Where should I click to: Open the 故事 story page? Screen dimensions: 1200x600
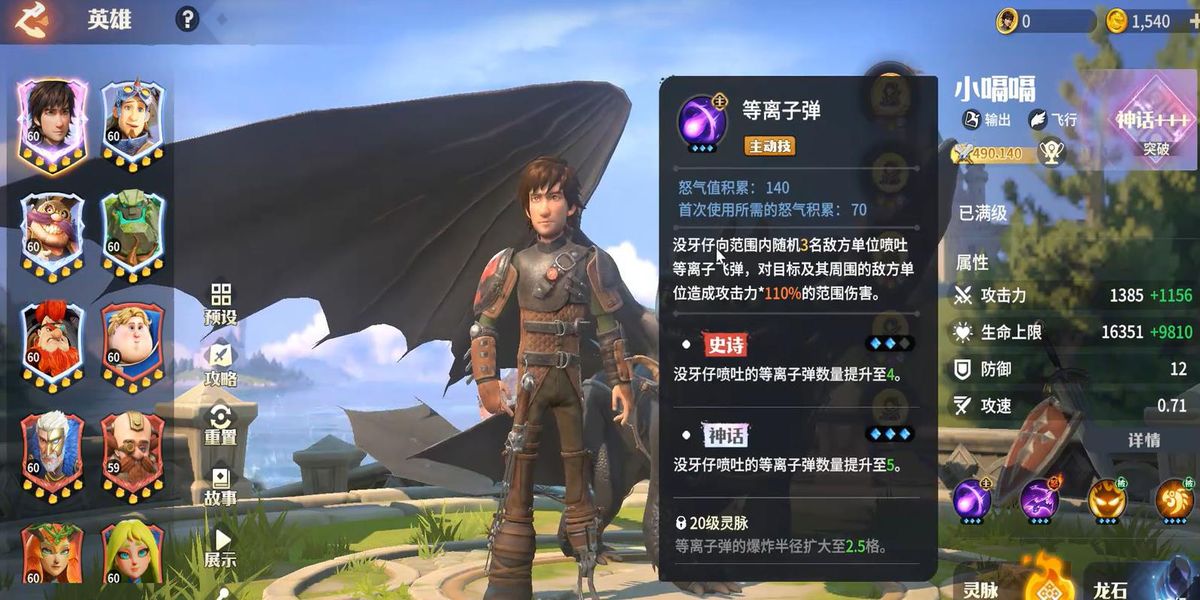tap(221, 485)
